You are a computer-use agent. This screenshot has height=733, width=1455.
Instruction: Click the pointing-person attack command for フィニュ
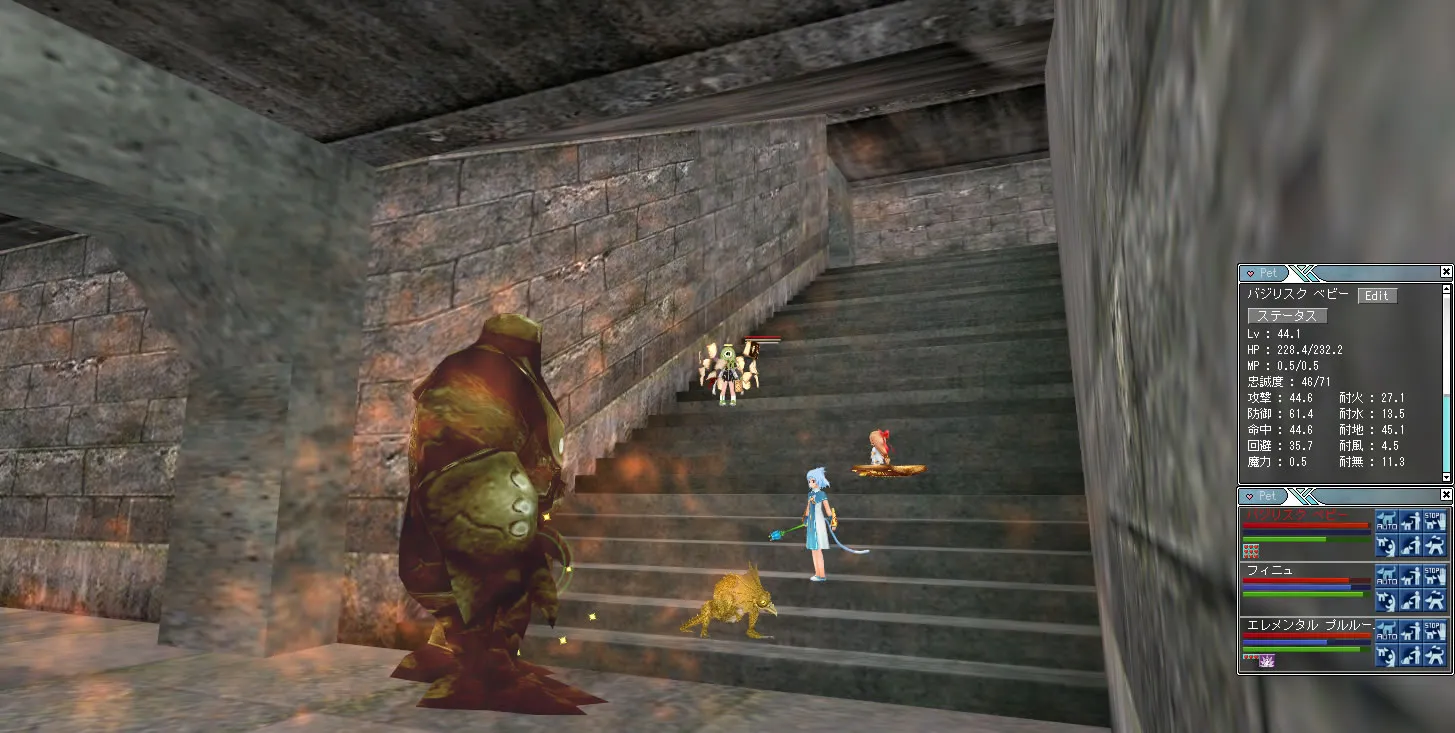[x=1410, y=575]
